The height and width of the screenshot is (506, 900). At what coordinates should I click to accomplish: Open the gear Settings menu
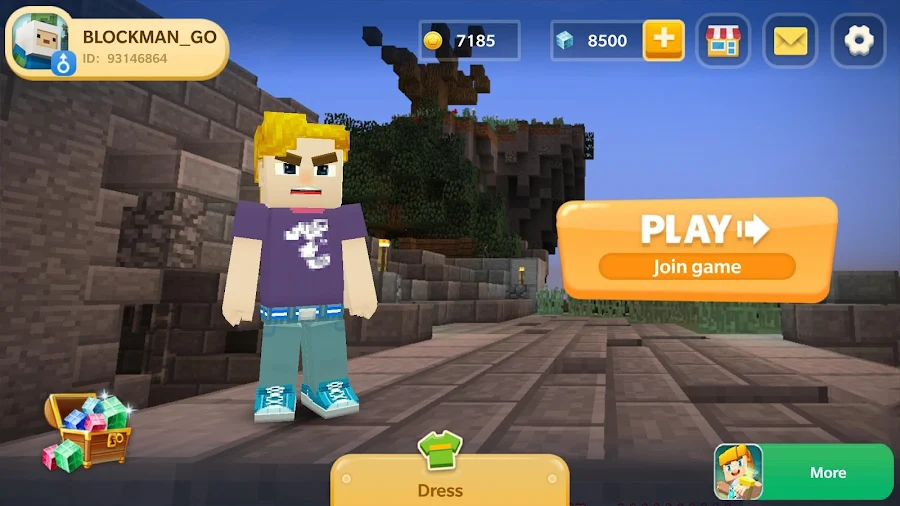[x=858, y=41]
